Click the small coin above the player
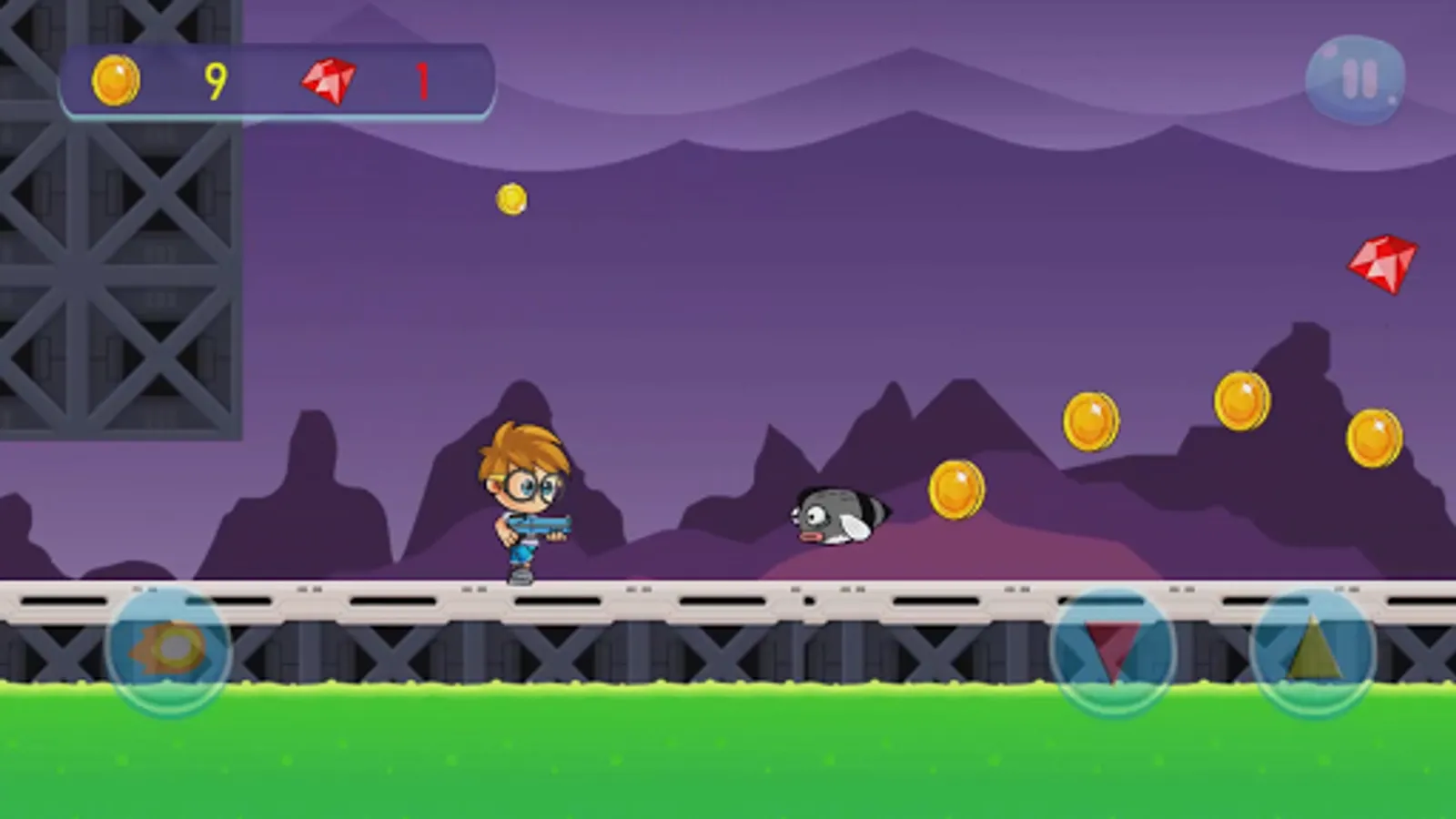This screenshot has width=1456, height=819. coord(510,199)
